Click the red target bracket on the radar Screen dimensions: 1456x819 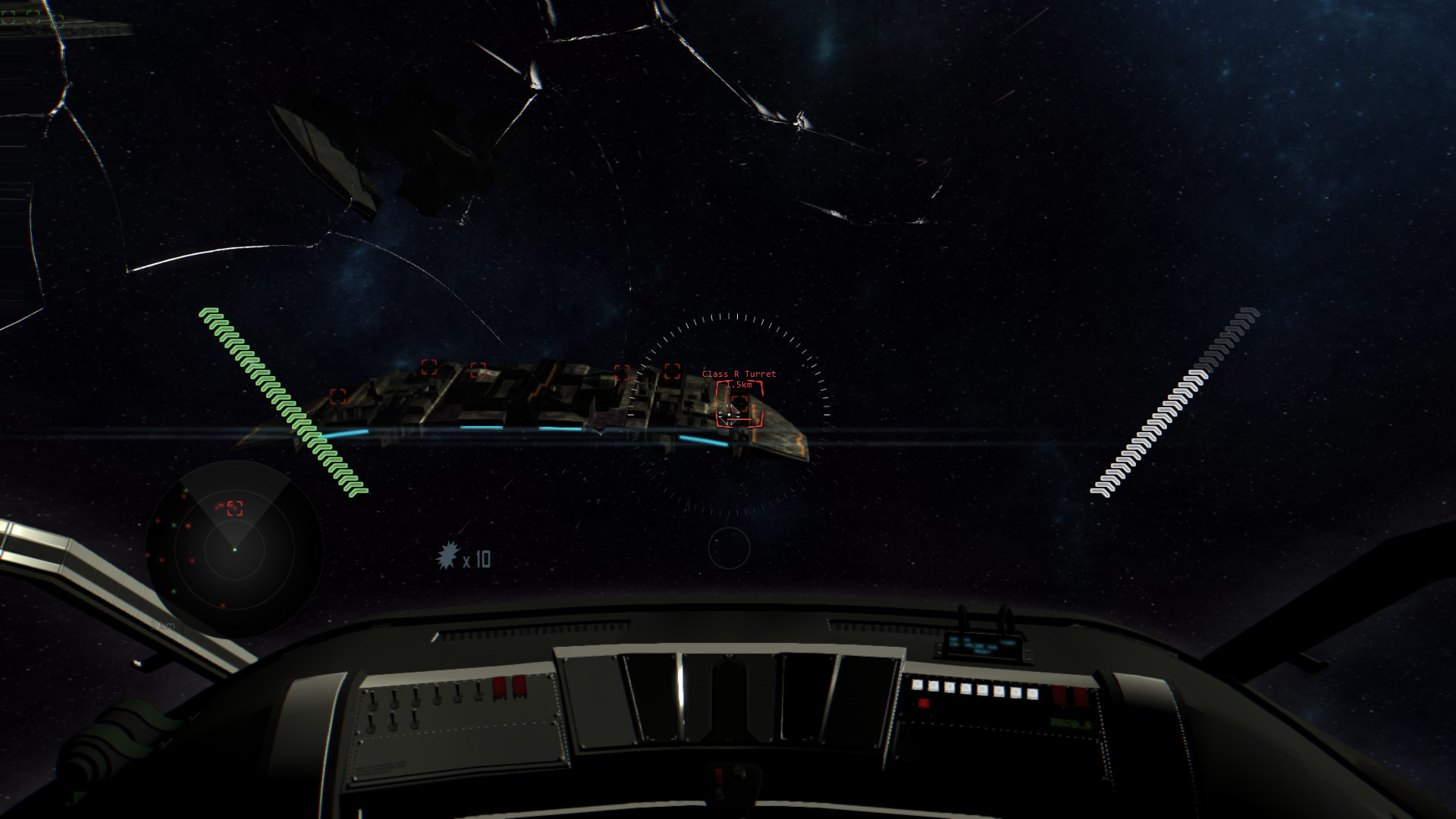[235, 507]
